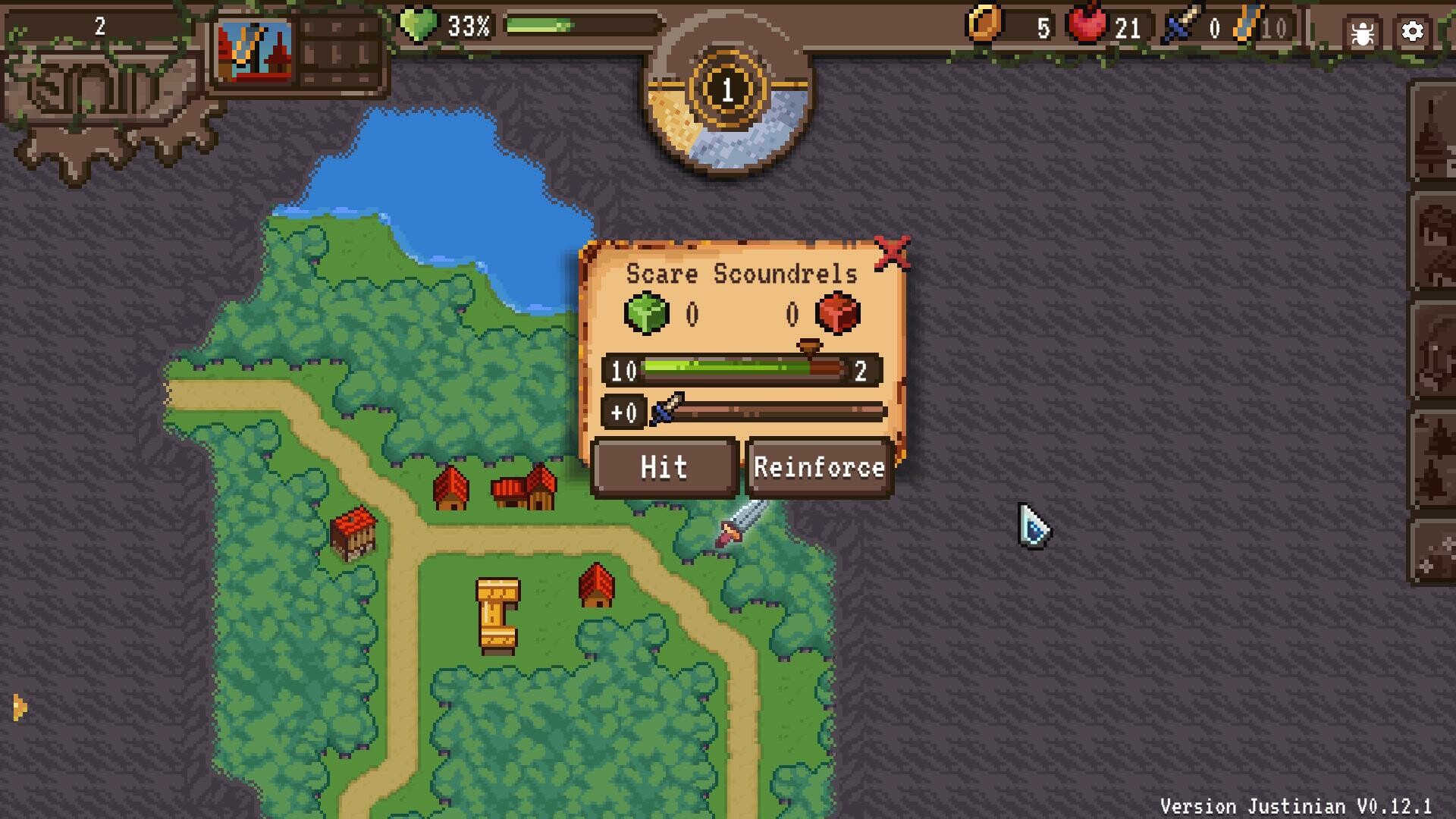Viewport: 1456px width, 819px height.
Task: Toggle the green die in Scare Scoundrels
Action: click(x=645, y=313)
